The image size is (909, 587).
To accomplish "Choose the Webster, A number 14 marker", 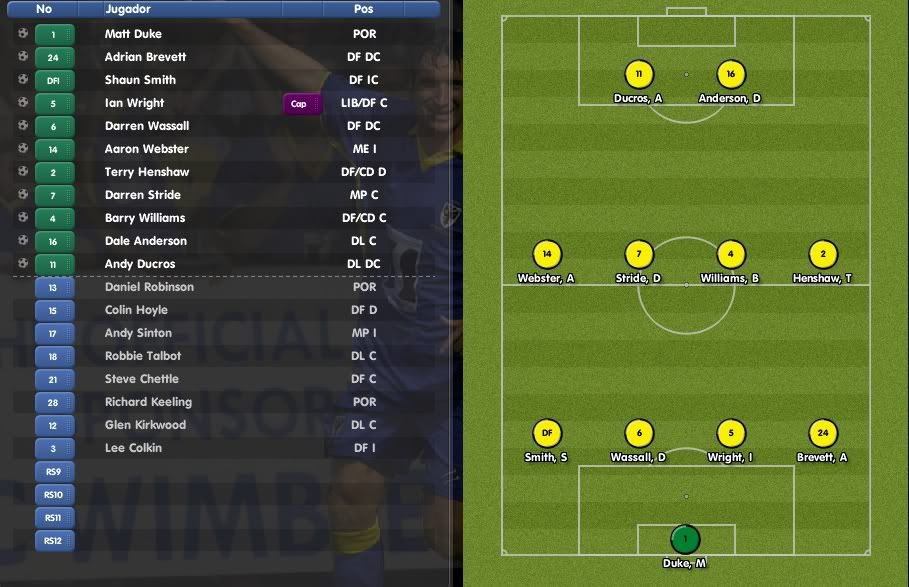I will point(546,254).
